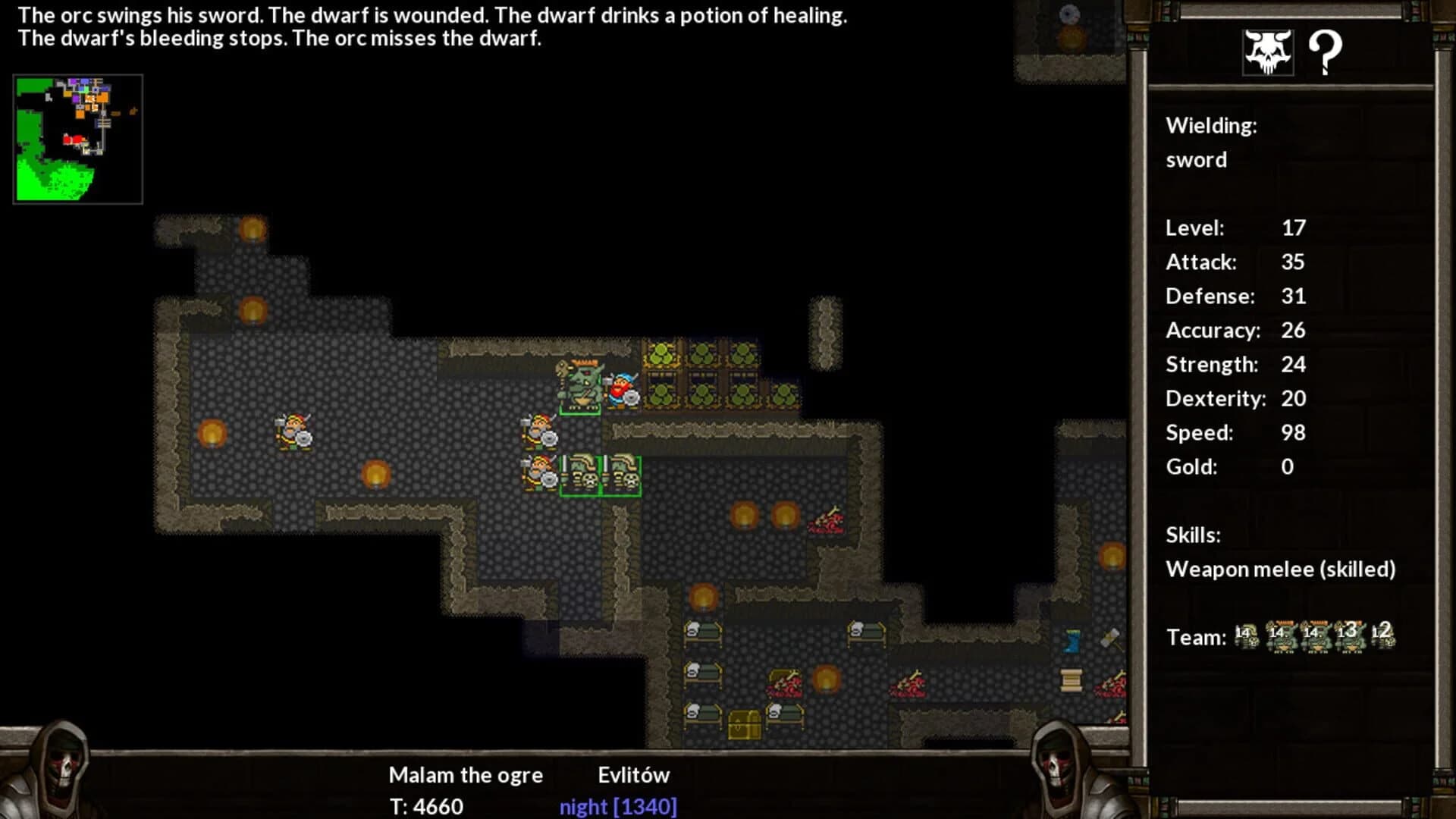Click the Speed: 98 stat value
Image resolution: width=1456 pixels, height=819 pixels.
(1293, 432)
